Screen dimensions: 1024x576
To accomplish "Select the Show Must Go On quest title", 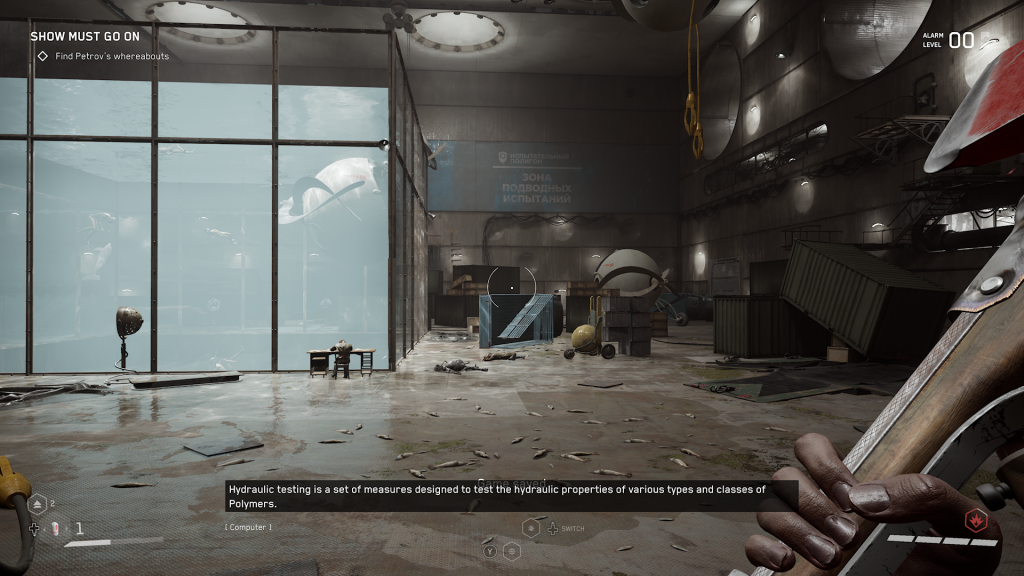I will point(85,36).
